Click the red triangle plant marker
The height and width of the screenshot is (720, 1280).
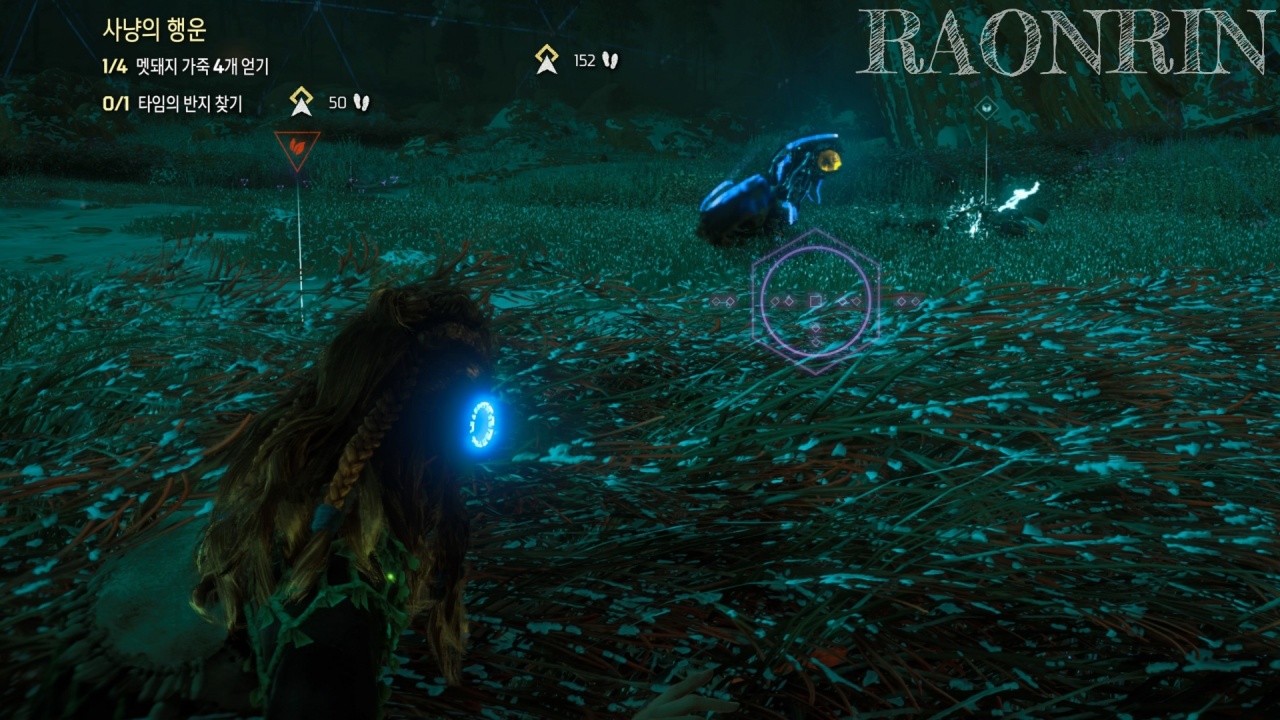pos(297,148)
